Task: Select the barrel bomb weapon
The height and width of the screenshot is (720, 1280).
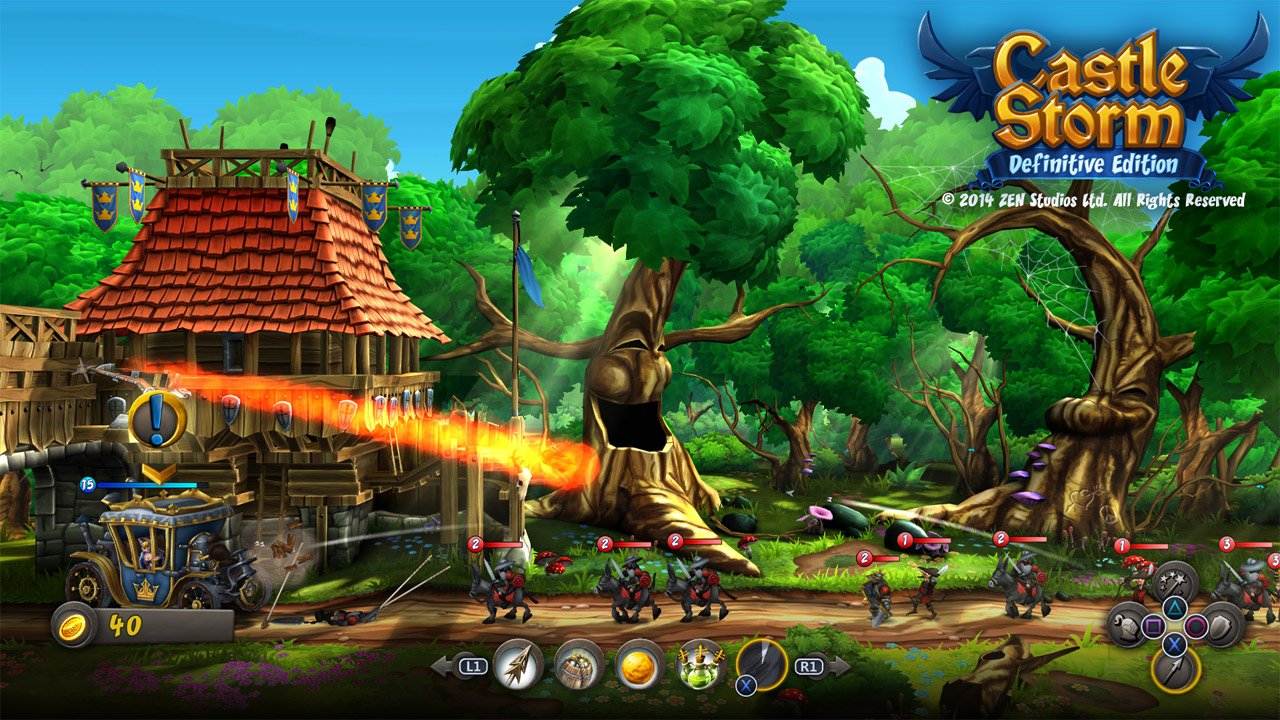Action: [576, 665]
